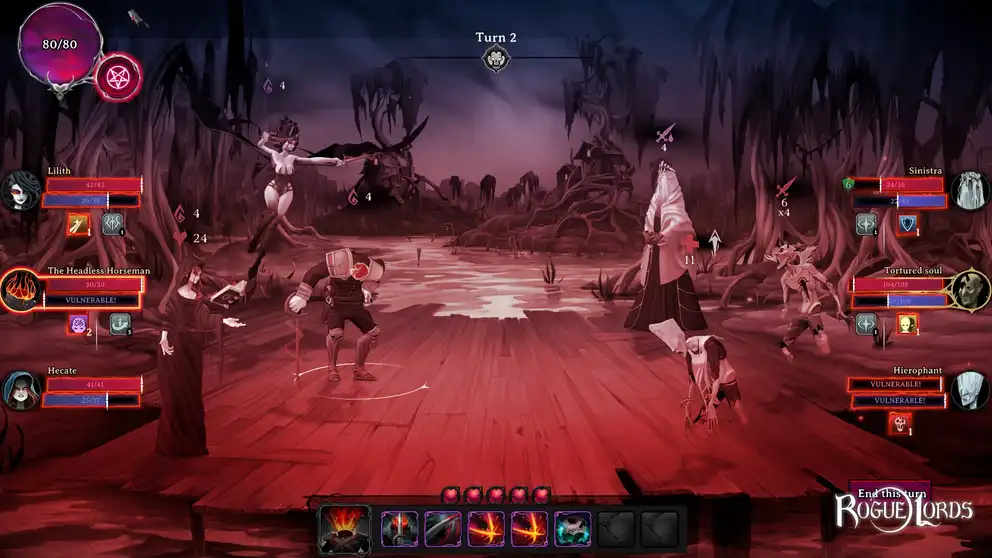
Task: Activate the dark blade slash skill
Action: pos(443,528)
